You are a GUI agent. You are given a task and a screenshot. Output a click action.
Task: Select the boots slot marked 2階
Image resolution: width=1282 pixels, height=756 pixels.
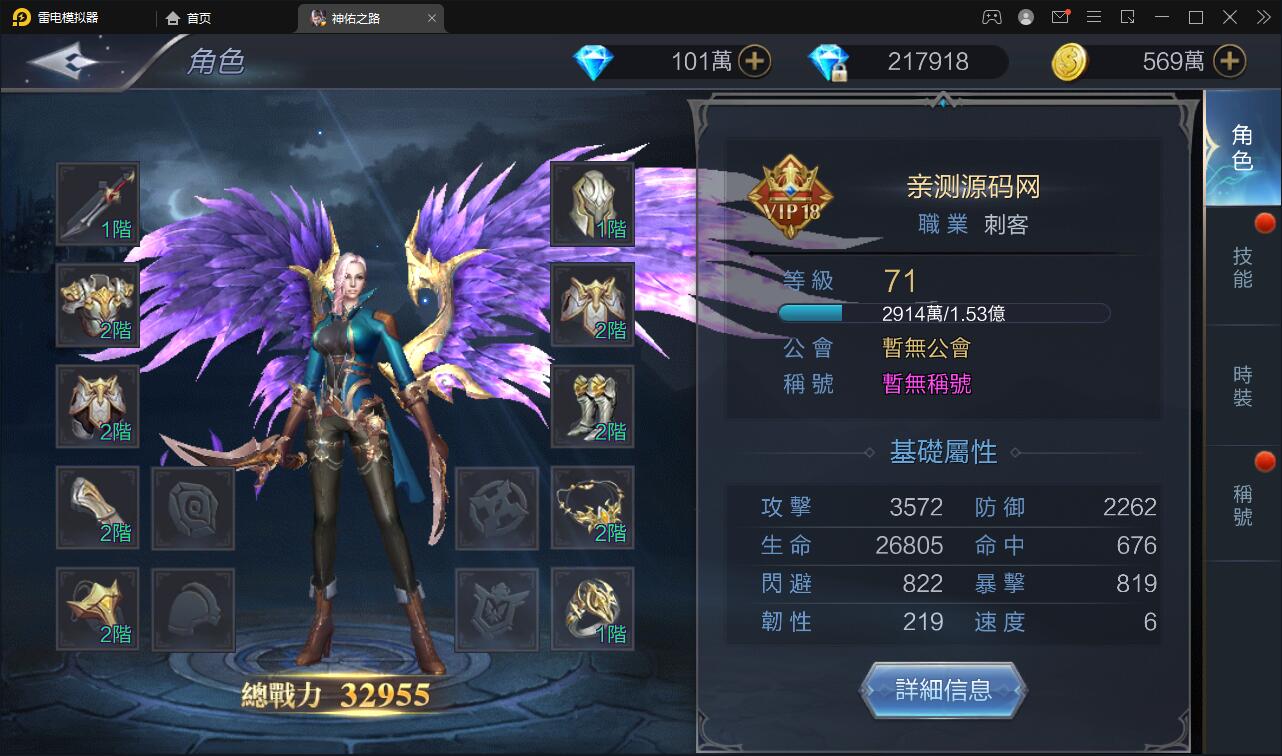pyautogui.click(x=593, y=406)
